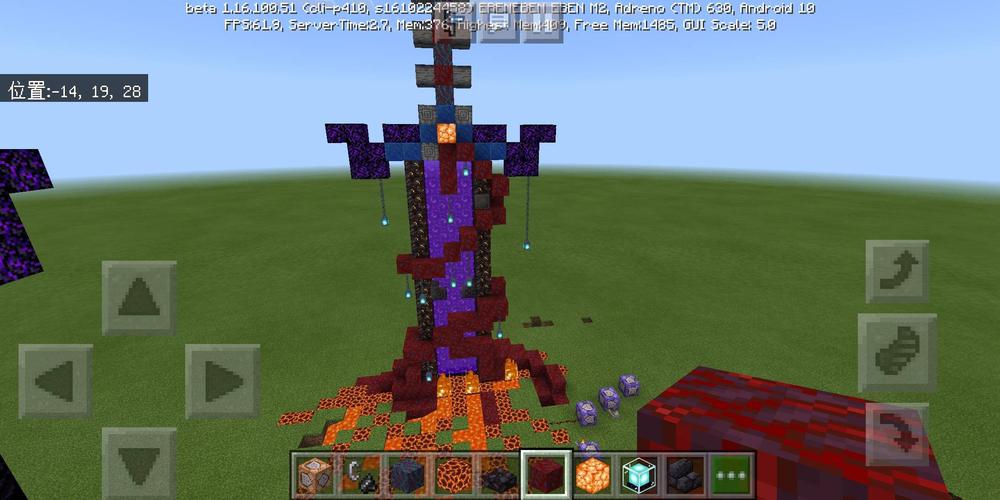Viewport: 1000px width, 500px height.
Task: Tap the fly-up arrow button
Action: point(896,271)
